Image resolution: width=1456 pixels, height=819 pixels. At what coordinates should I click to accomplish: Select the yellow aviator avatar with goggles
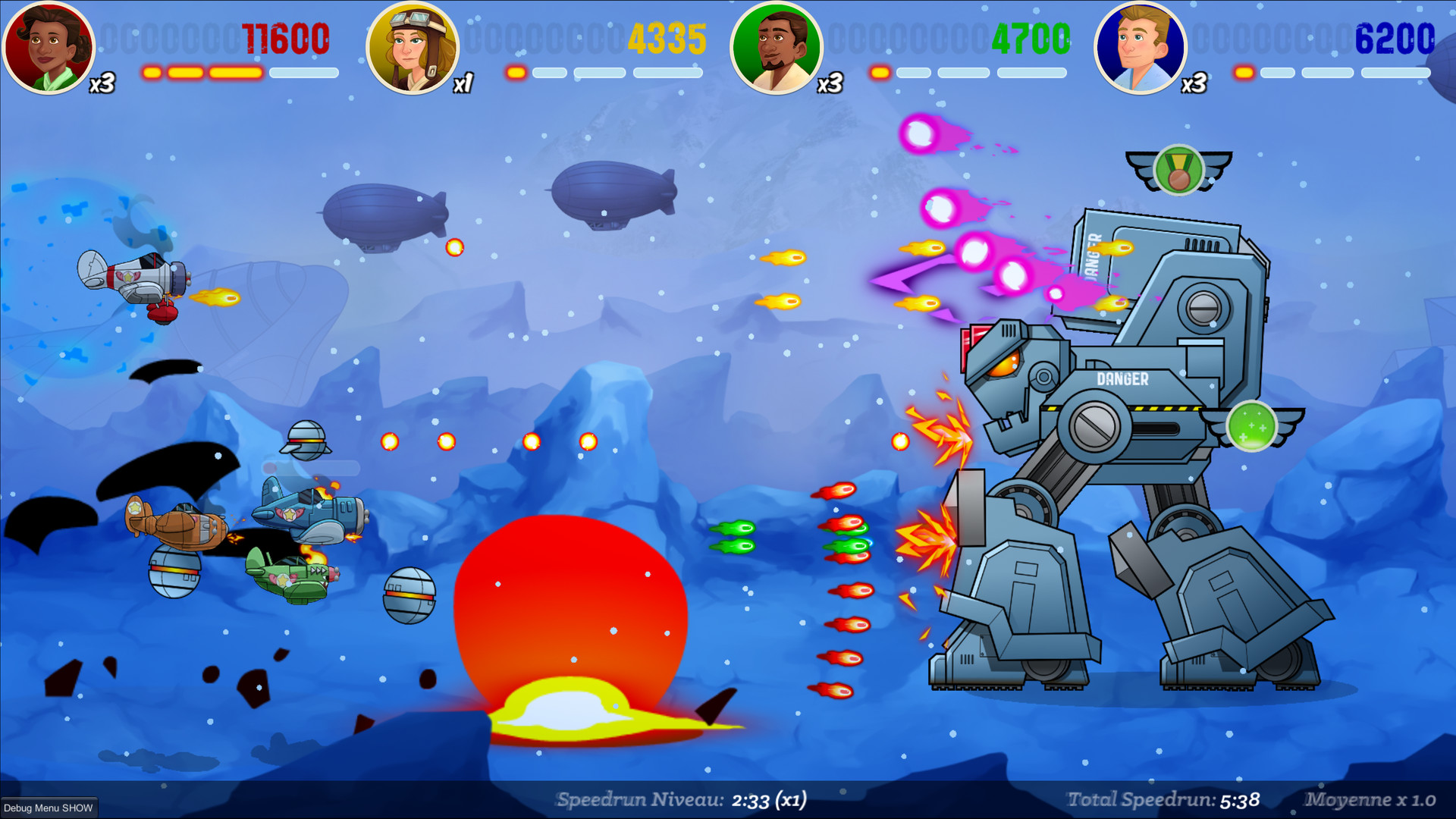click(413, 47)
